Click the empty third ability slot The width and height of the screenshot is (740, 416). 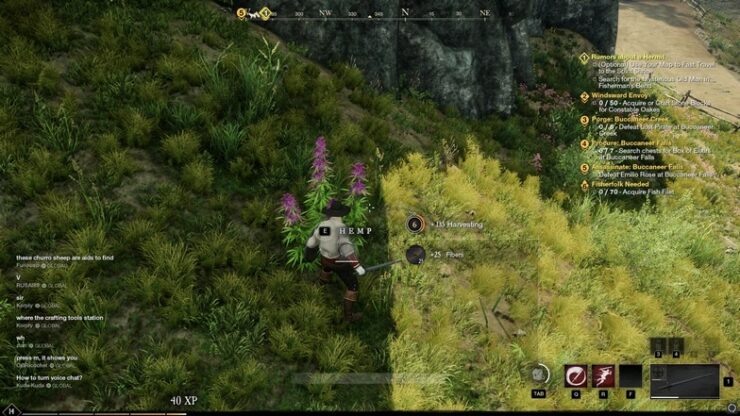pyautogui.click(x=630, y=376)
